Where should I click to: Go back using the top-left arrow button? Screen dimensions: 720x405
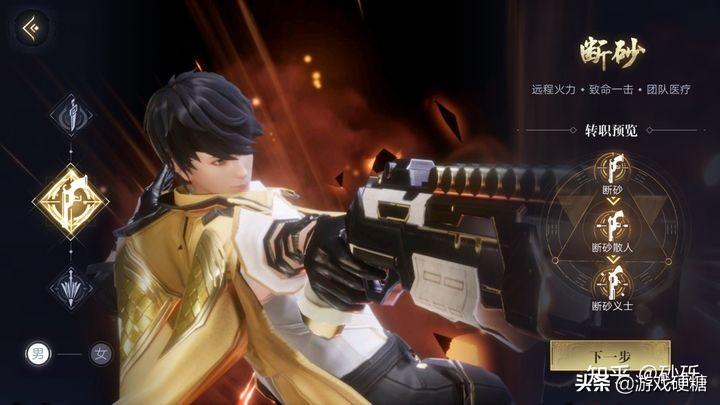click(x=34, y=24)
